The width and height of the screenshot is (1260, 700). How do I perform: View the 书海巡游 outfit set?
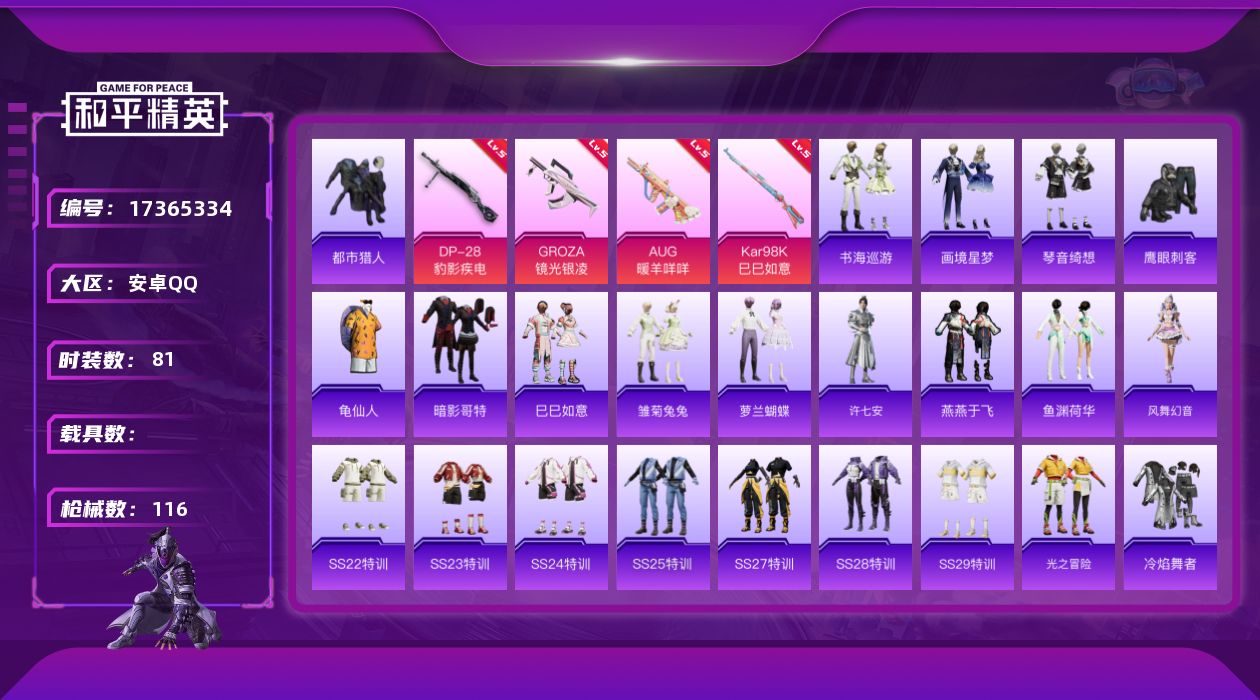866,210
